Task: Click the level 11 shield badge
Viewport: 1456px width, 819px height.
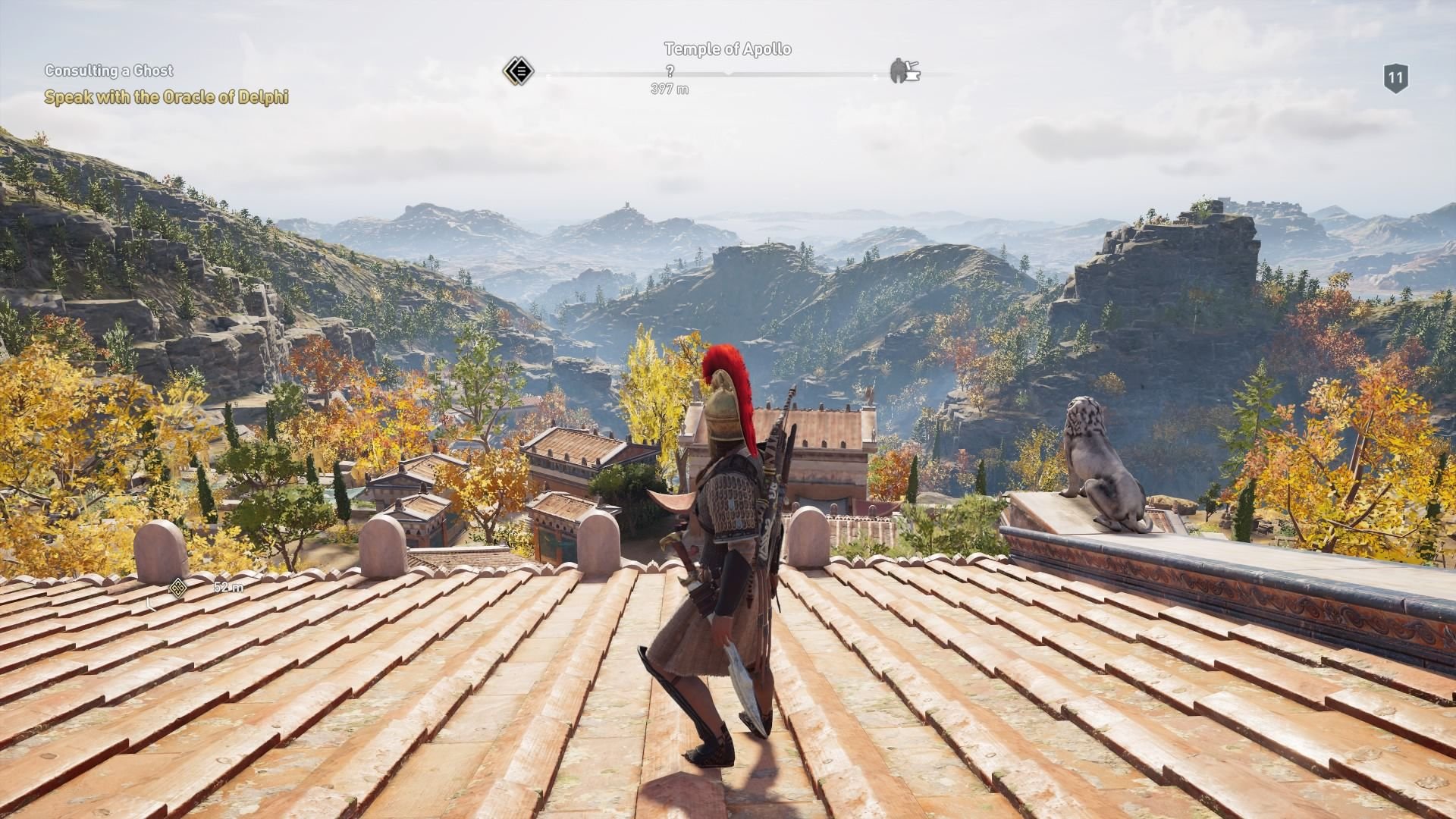Action: coord(1395,76)
